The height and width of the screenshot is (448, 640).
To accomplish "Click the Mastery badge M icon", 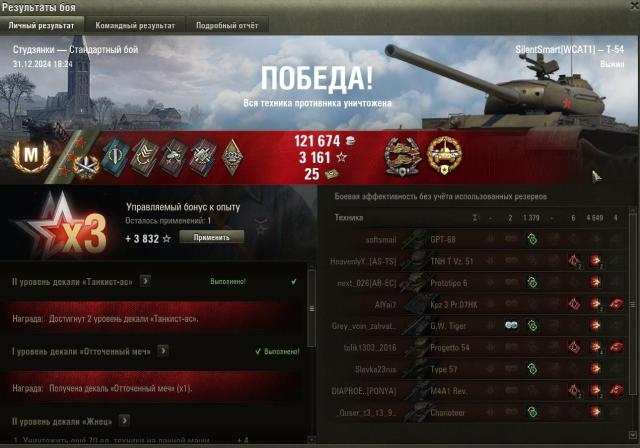I will click(x=31, y=154).
